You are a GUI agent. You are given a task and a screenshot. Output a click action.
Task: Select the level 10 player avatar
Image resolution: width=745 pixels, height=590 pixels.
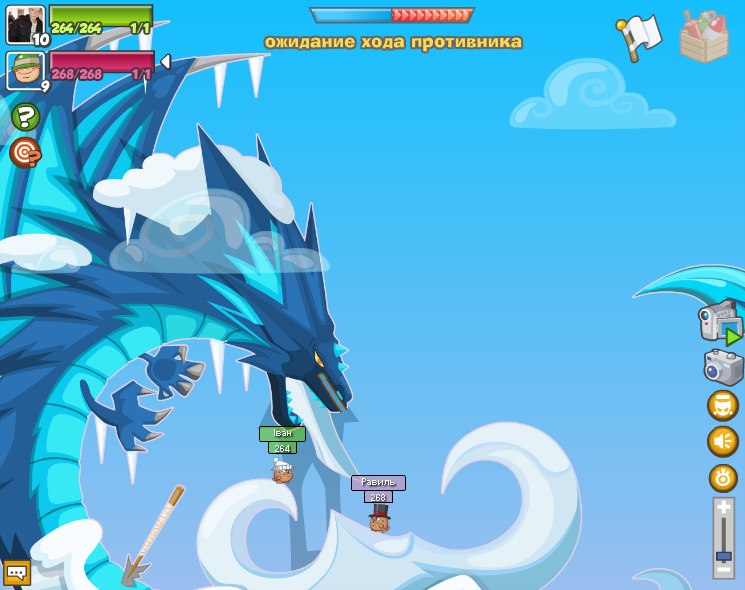[25, 25]
